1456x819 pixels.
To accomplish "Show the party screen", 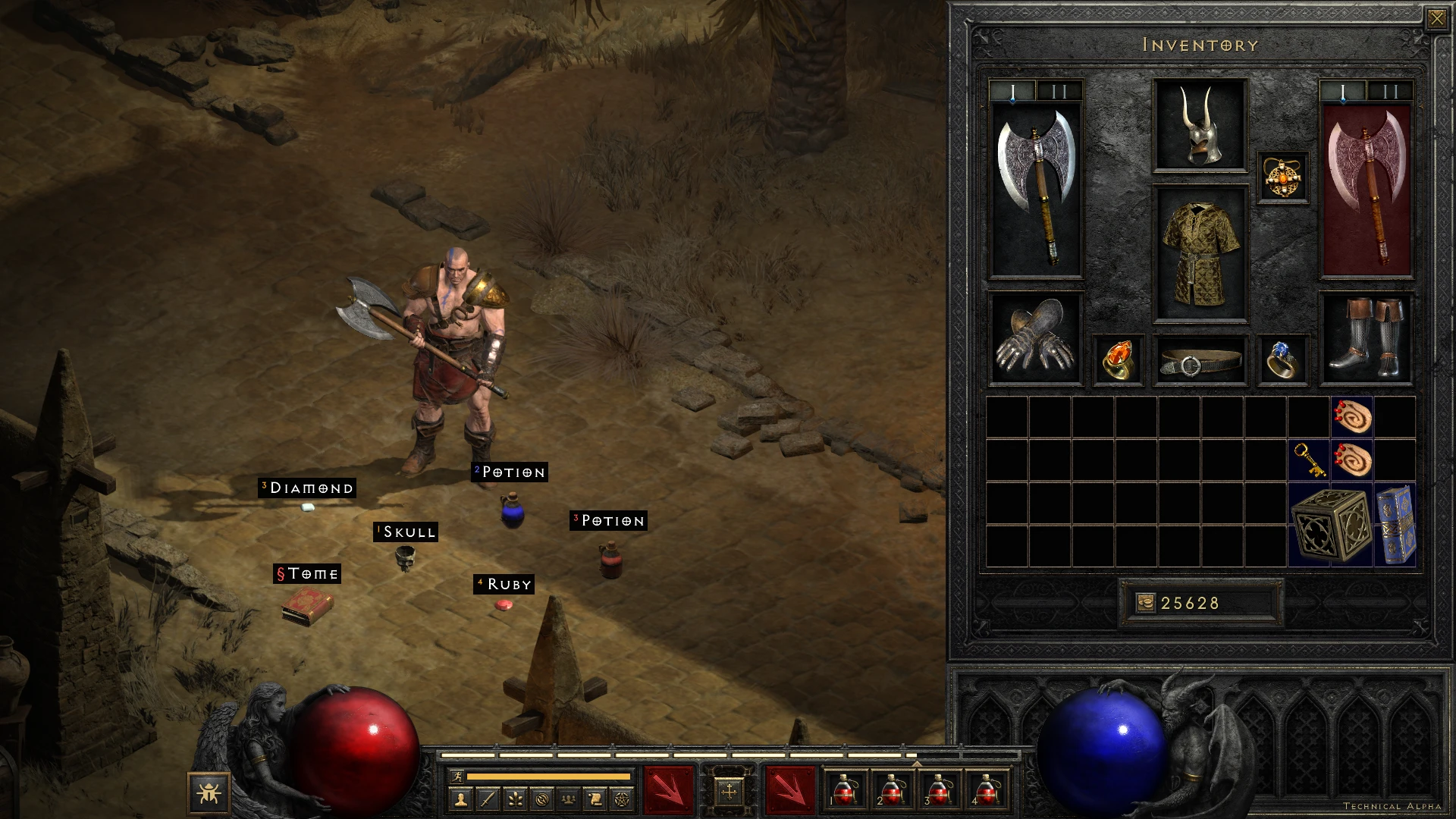I will tap(569, 799).
